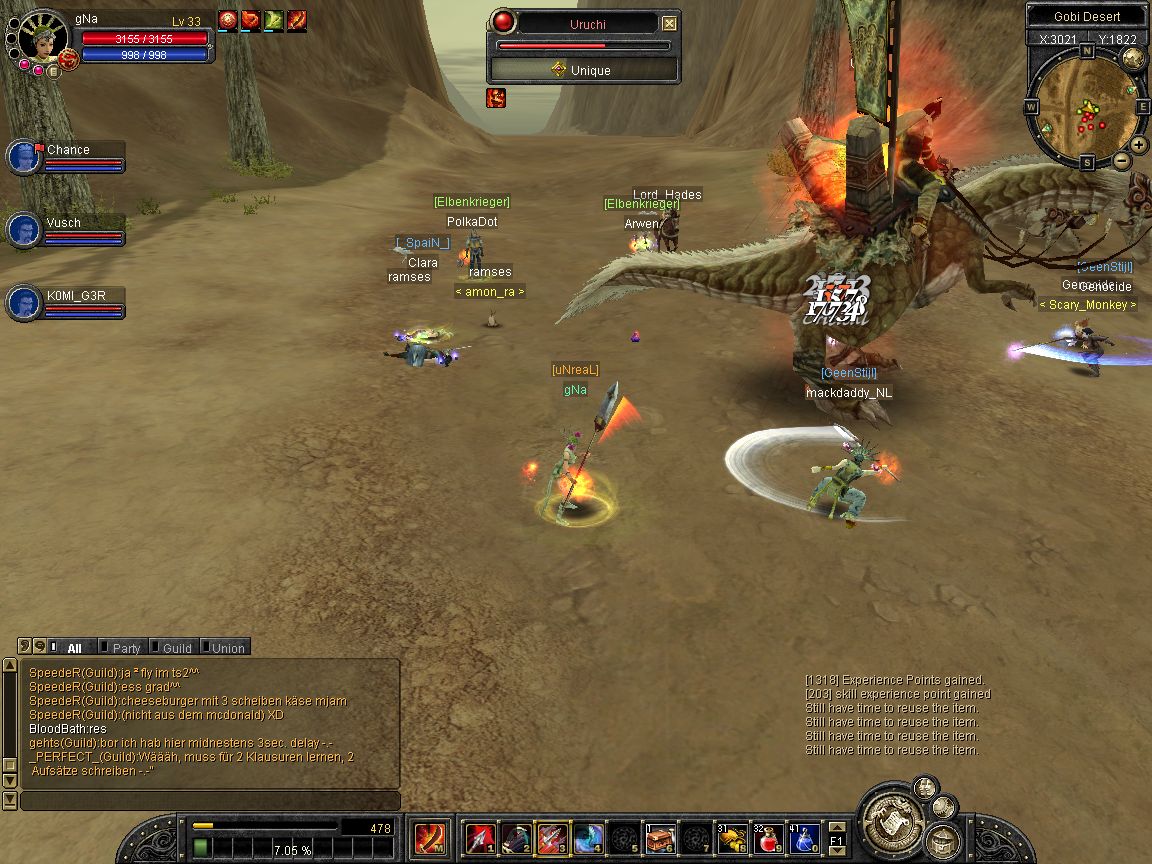This screenshot has height=864, width=1152.
Task: Switch chat to the Guild tab
Action: click(176, 648)
